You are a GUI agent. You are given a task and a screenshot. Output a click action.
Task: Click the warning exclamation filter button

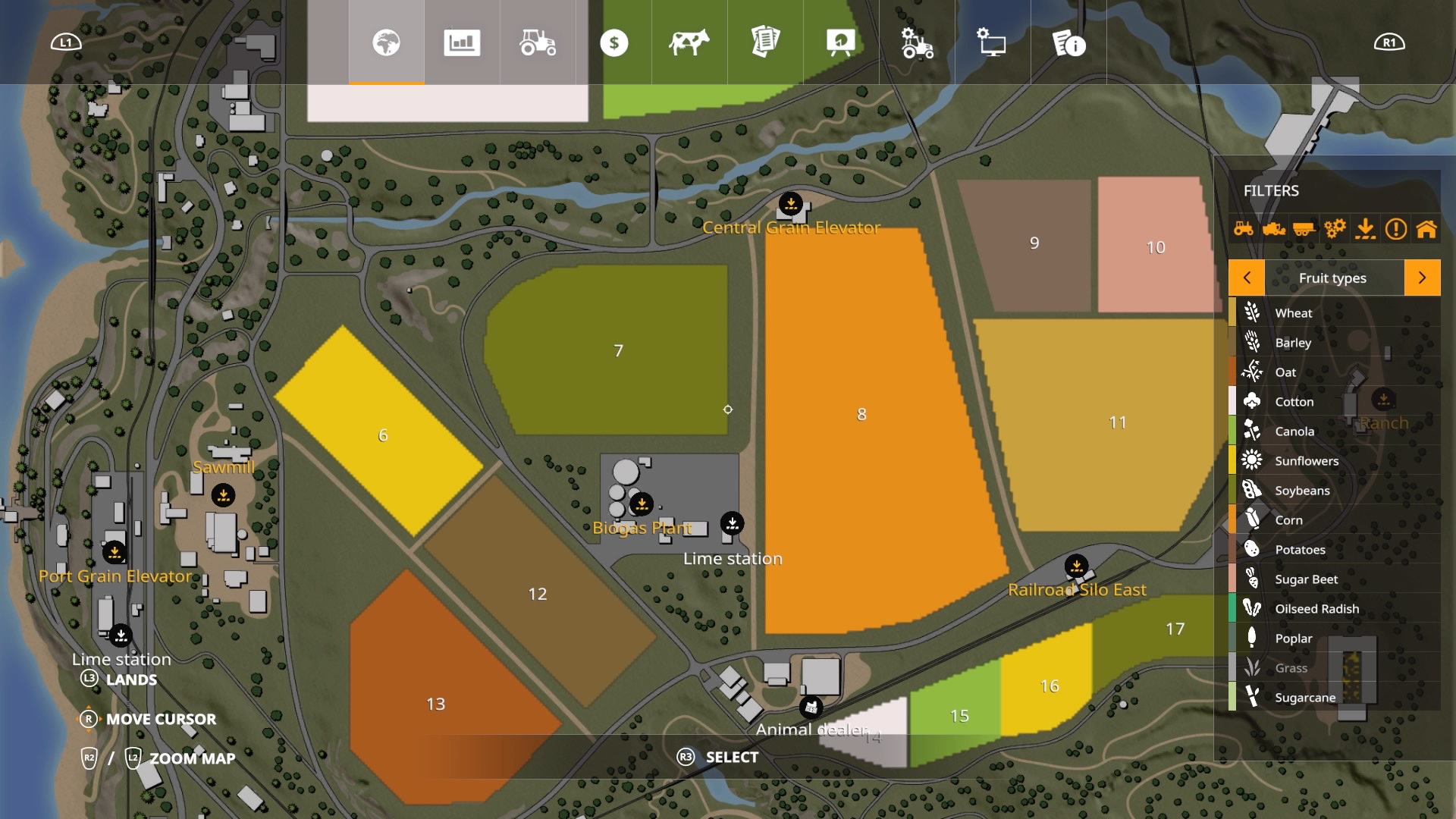coord(1398,227)
